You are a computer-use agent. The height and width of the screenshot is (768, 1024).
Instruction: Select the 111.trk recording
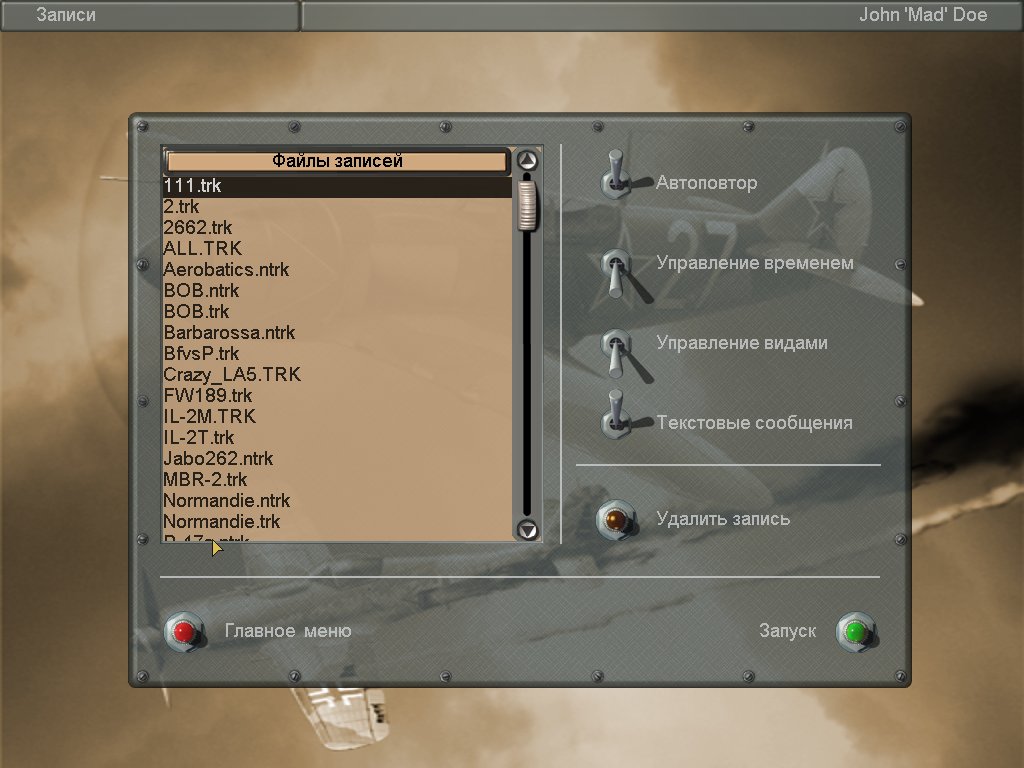193,186
